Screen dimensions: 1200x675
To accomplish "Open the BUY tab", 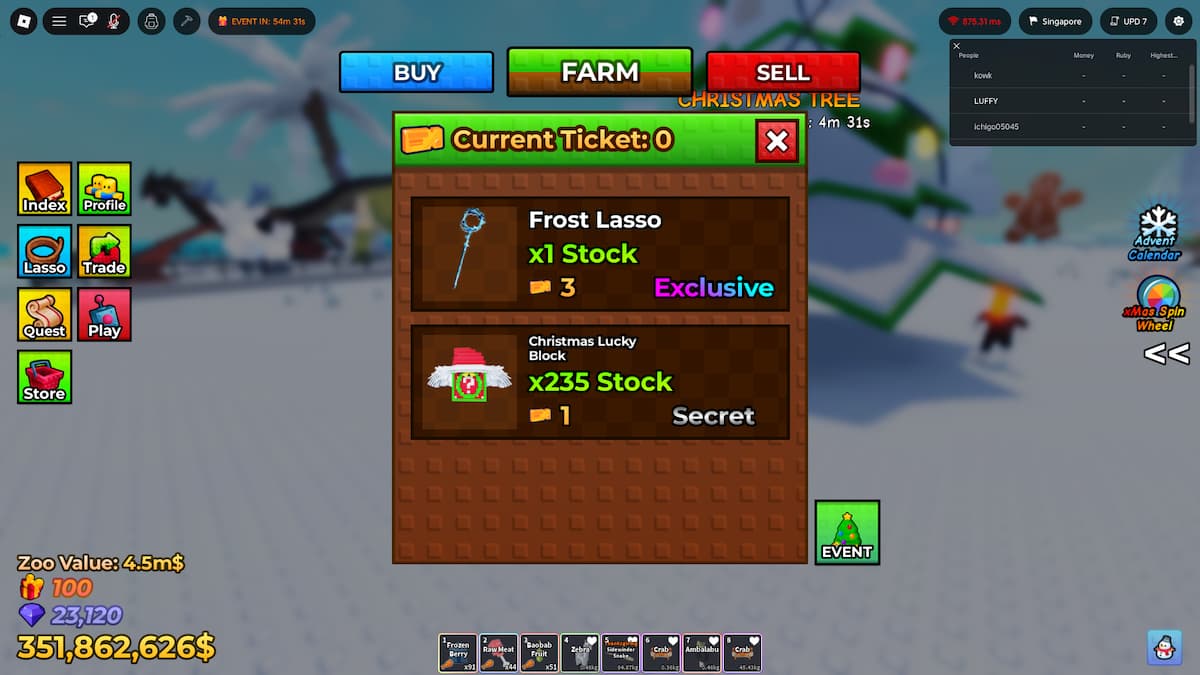I will 416,72.
